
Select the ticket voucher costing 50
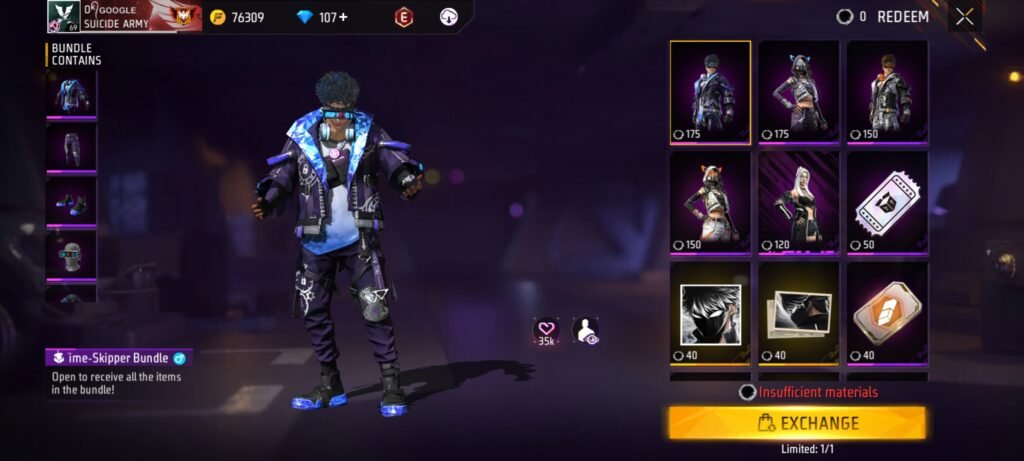tap(887, 201)
